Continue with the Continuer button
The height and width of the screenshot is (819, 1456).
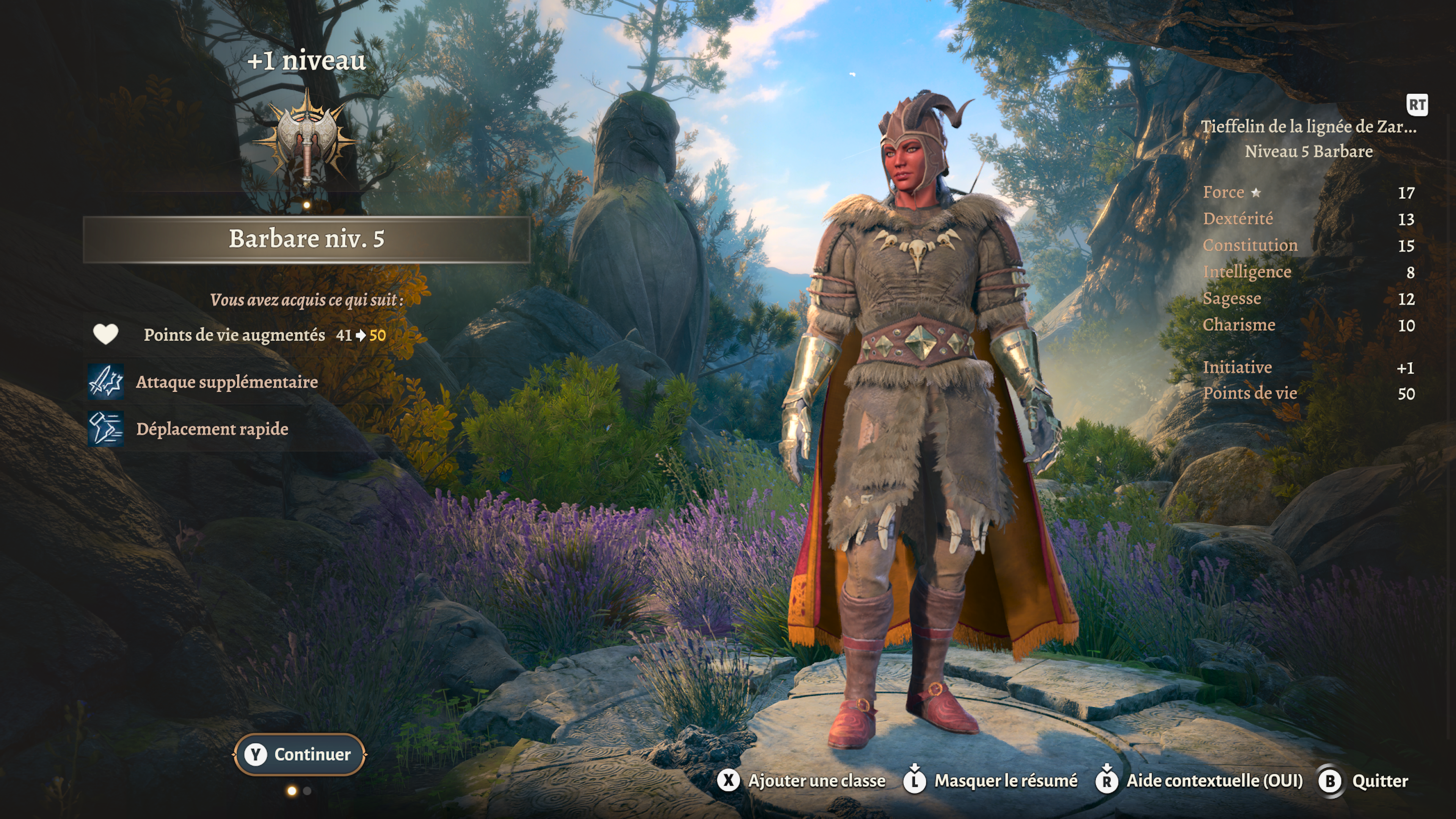pyautogui.click(x=300, y=754)
